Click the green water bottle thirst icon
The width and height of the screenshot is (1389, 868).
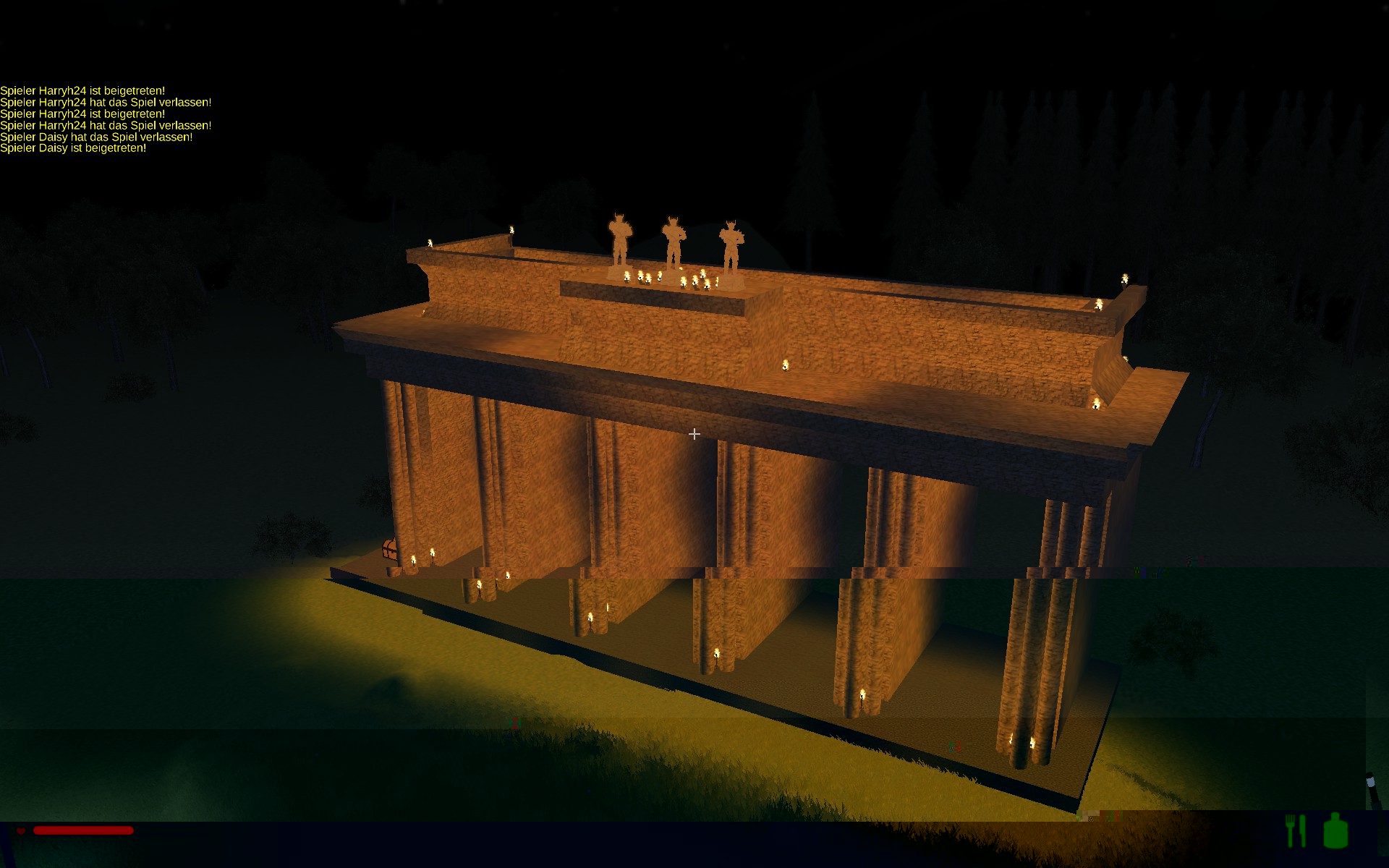[1335, 830]
